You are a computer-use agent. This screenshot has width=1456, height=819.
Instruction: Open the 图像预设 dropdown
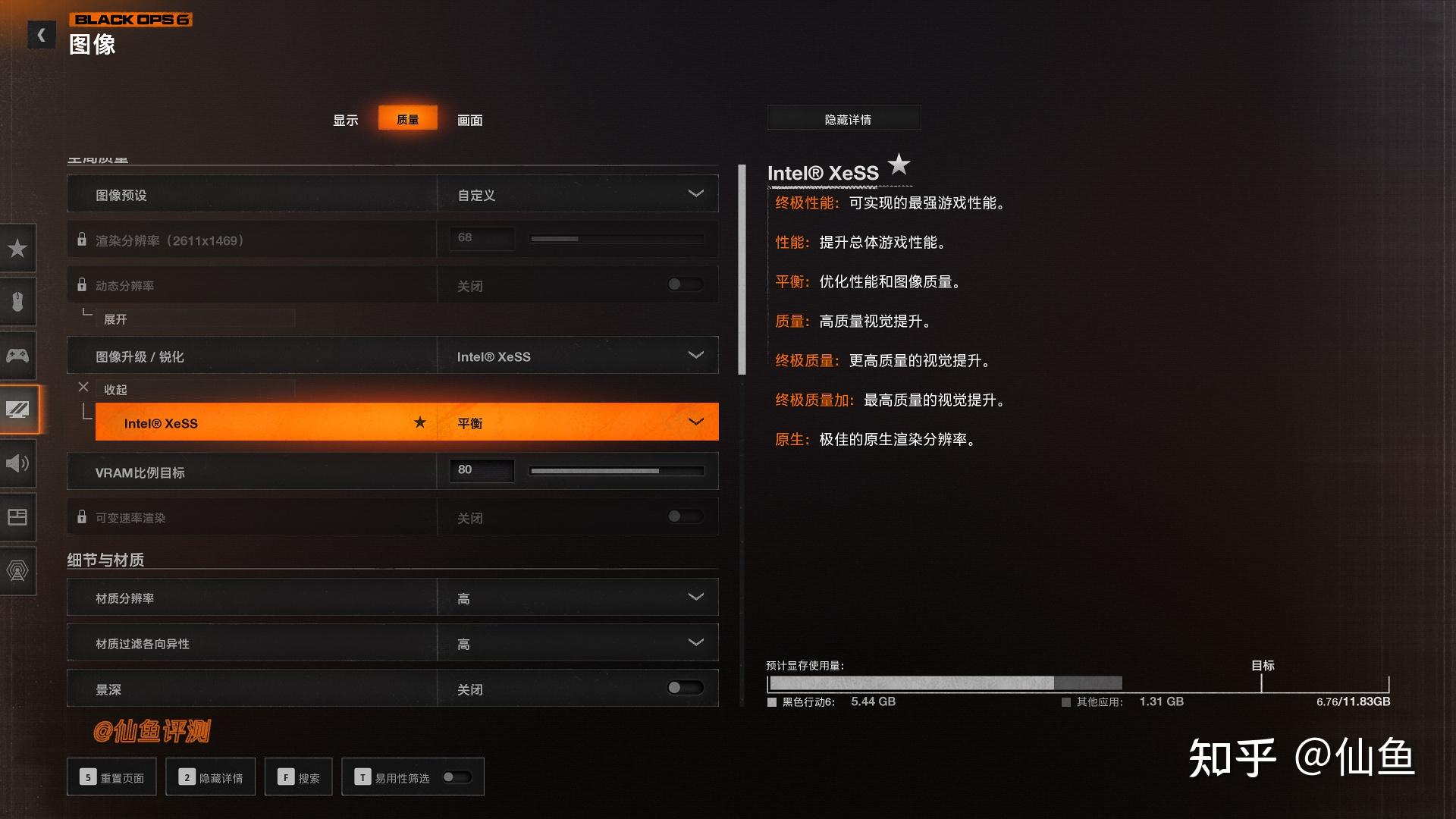click(x=578, y=194)
